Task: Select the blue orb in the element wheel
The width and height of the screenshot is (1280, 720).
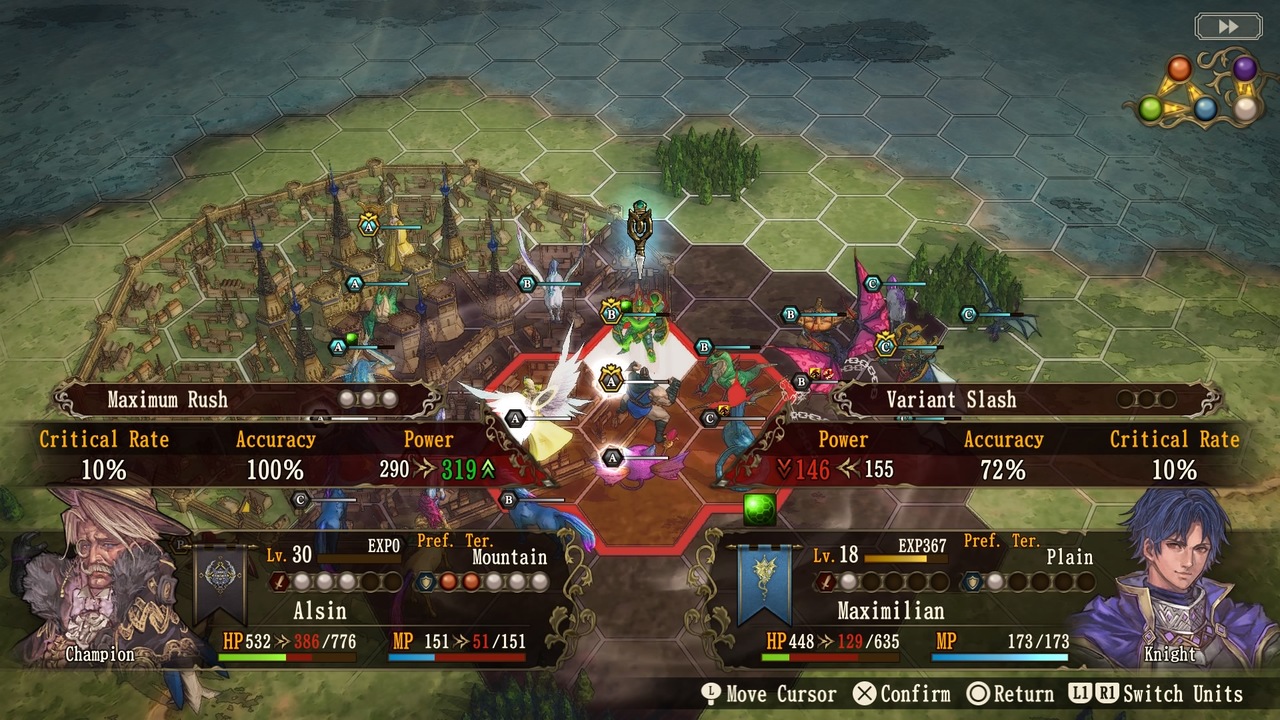Action: point(1206,109)
